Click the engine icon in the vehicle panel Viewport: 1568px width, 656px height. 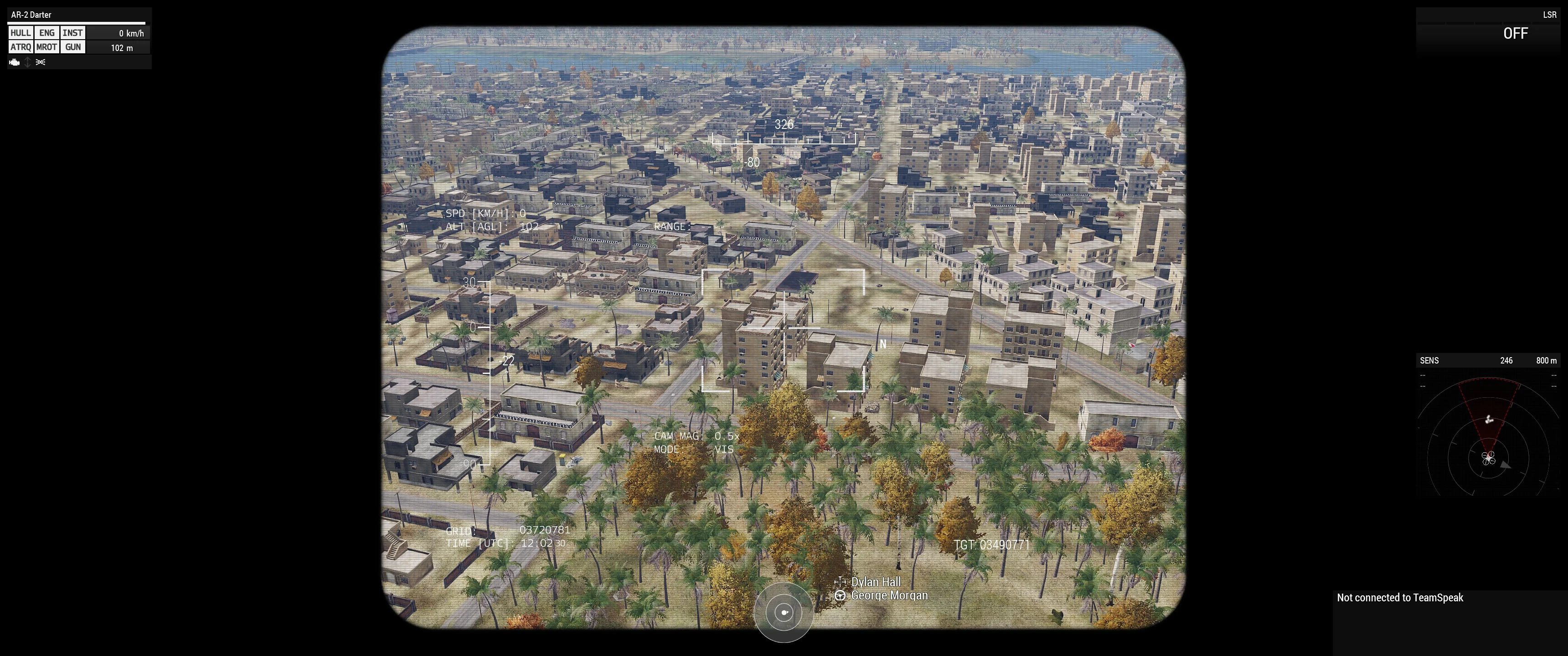coord(15,62)
